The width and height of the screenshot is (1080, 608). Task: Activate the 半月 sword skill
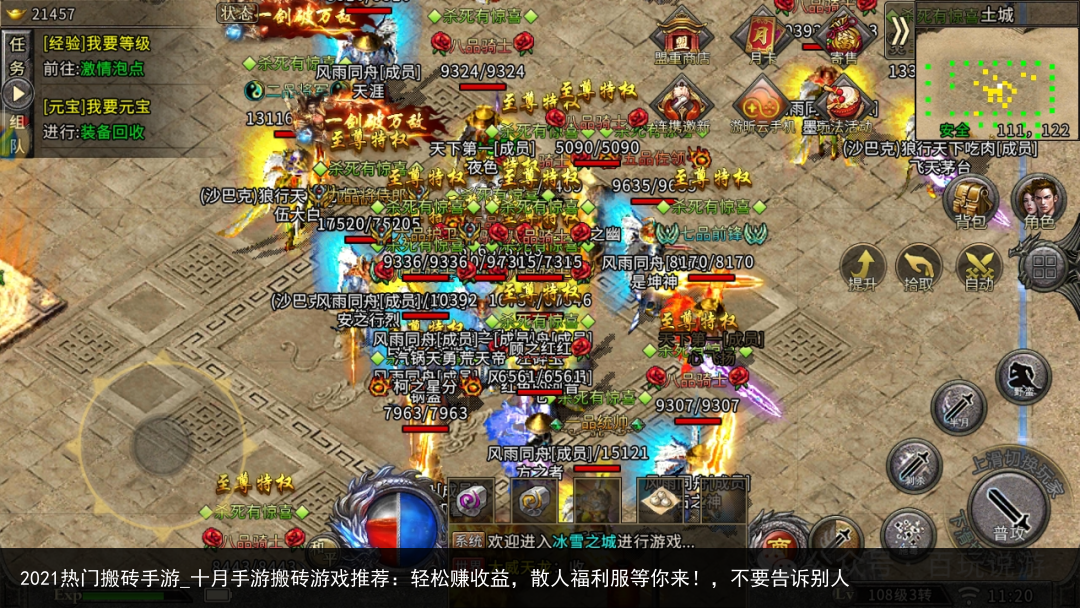click(x=958, y=406)
